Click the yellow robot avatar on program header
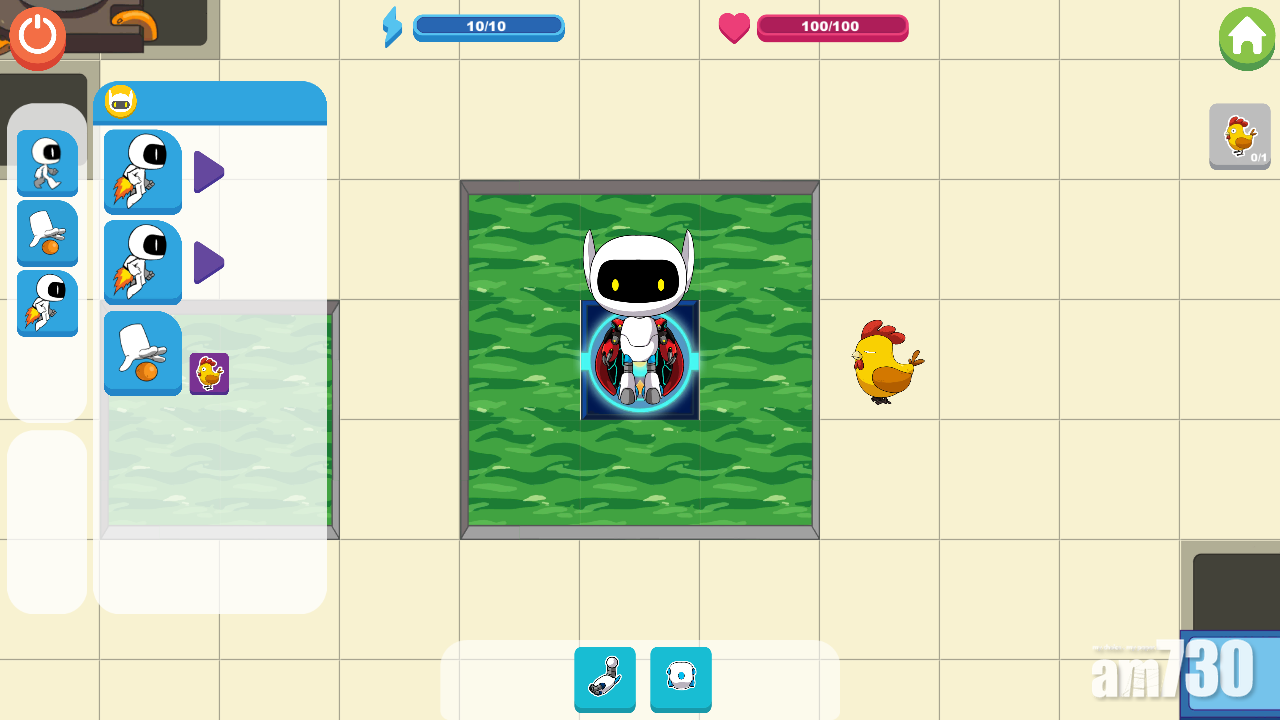Viewport: 1280px width, 720px height. (x=121, y=102)
